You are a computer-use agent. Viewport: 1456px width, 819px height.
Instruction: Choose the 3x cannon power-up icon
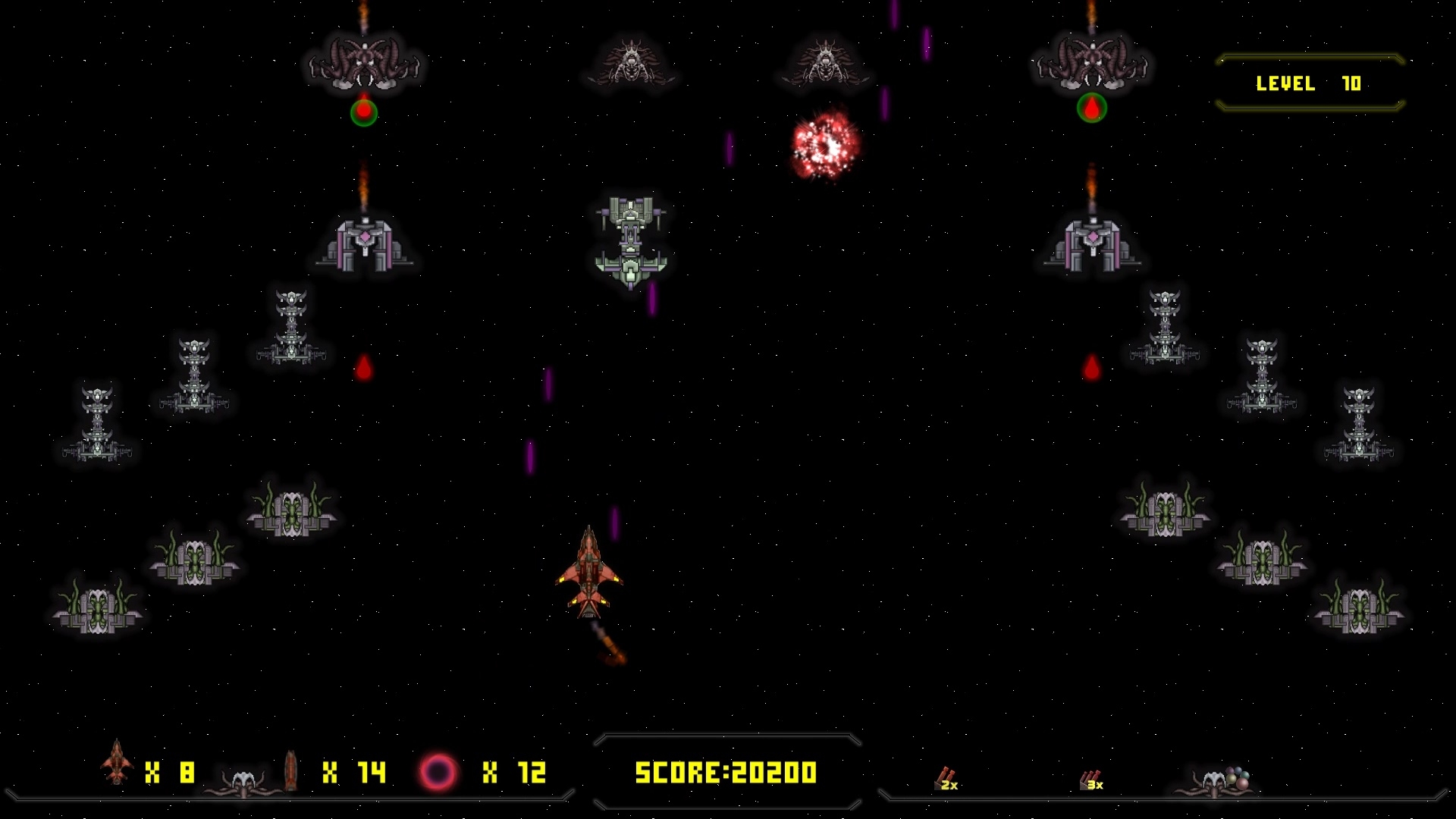pyautogui.click(x=1091, y=780)
